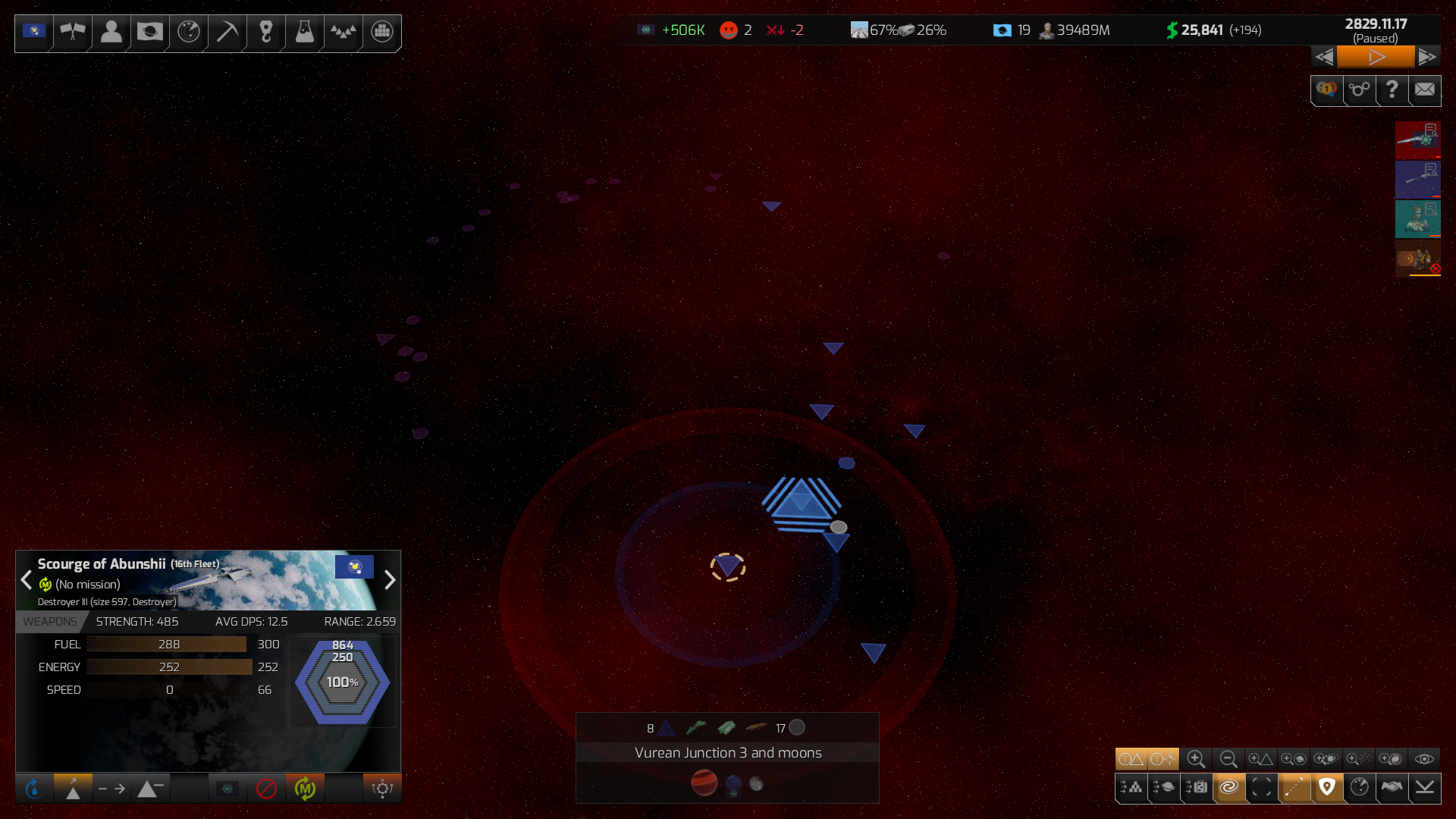This screenshot has width=1456, height=819.
Task: Open the research flask screen
Action: pos(304,32)
